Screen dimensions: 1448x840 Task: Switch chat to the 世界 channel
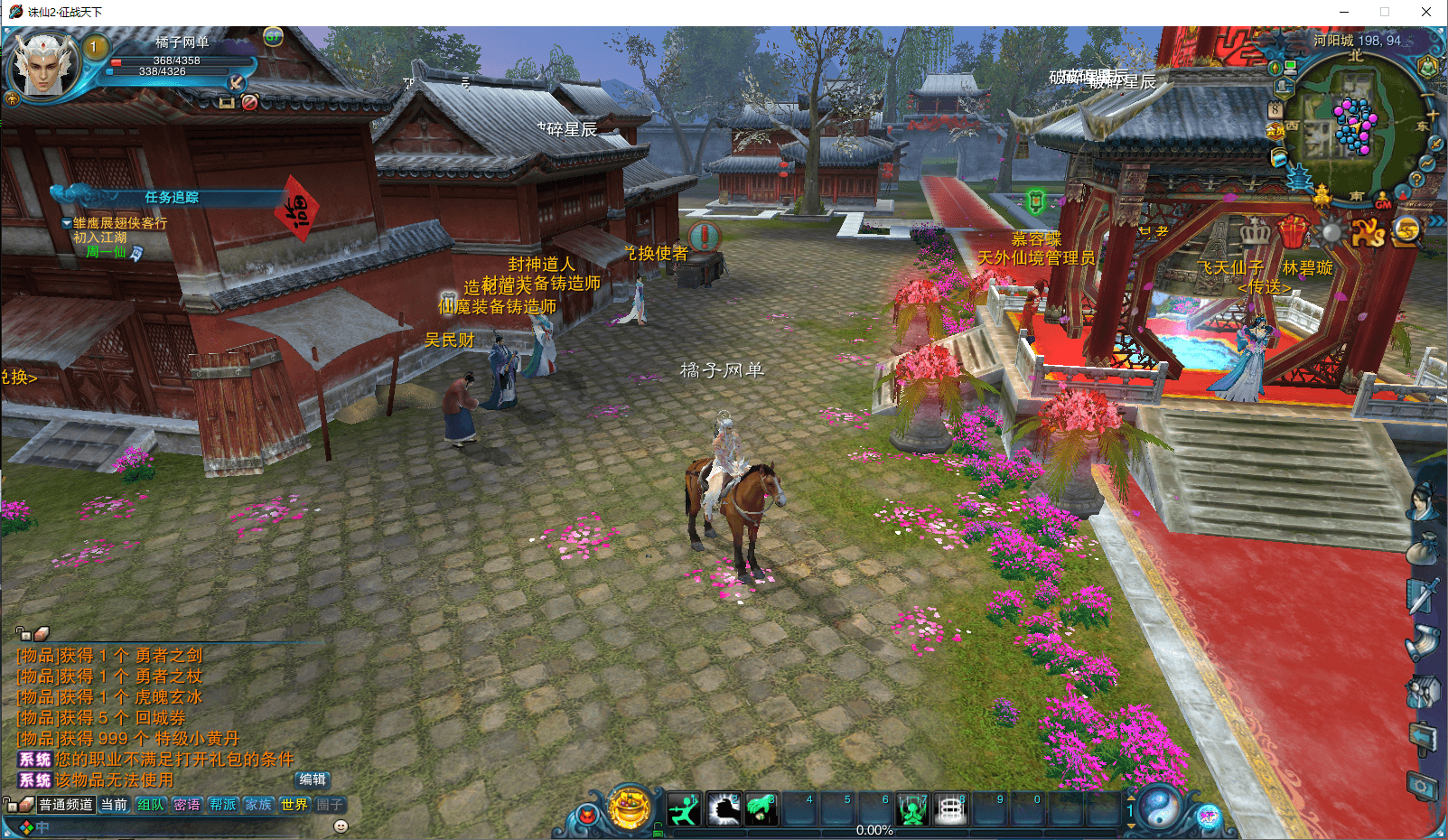tap(294, 805)
